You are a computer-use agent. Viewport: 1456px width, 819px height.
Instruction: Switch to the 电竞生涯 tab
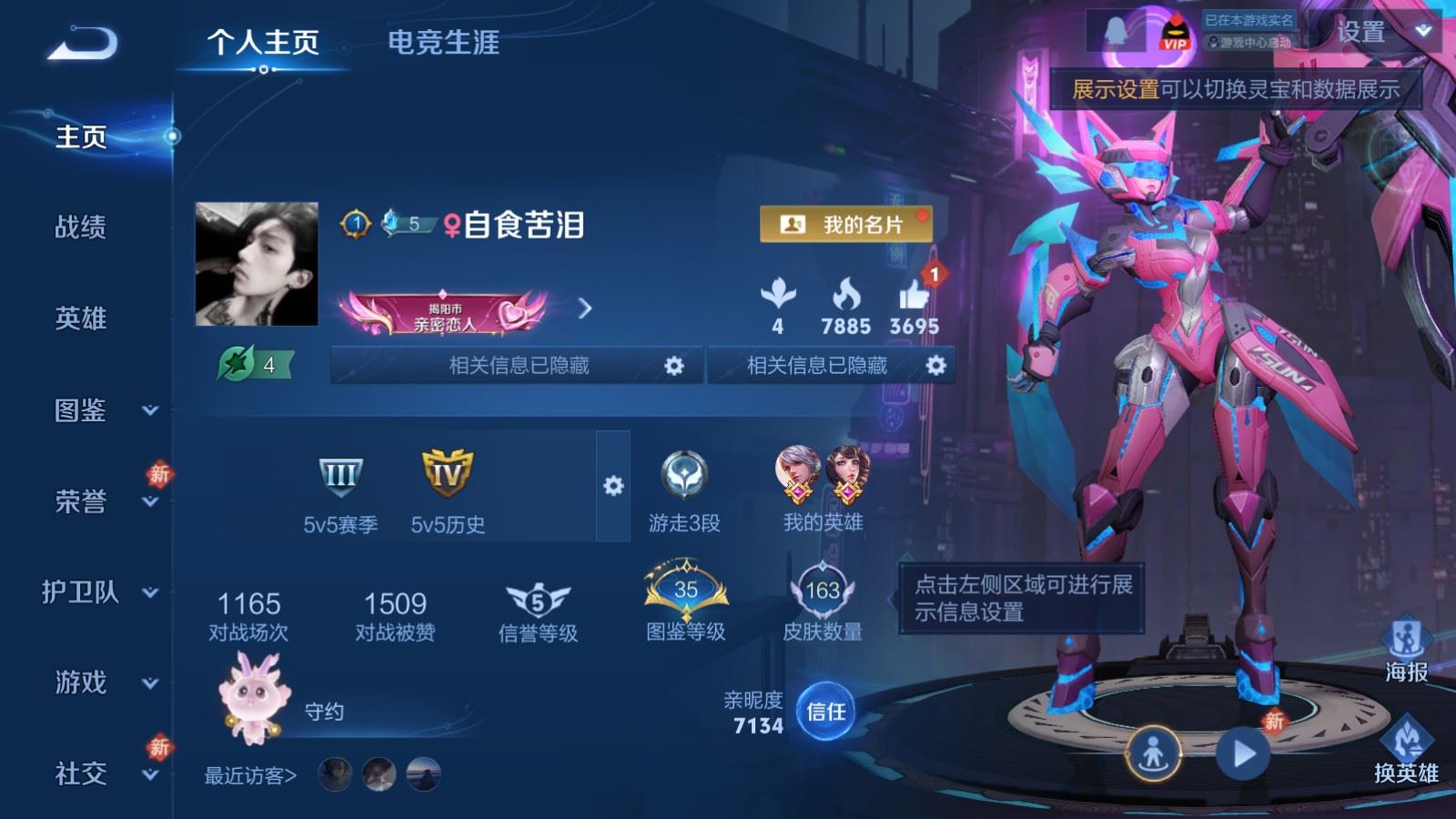pyautogui.click(x=443, y=43)
